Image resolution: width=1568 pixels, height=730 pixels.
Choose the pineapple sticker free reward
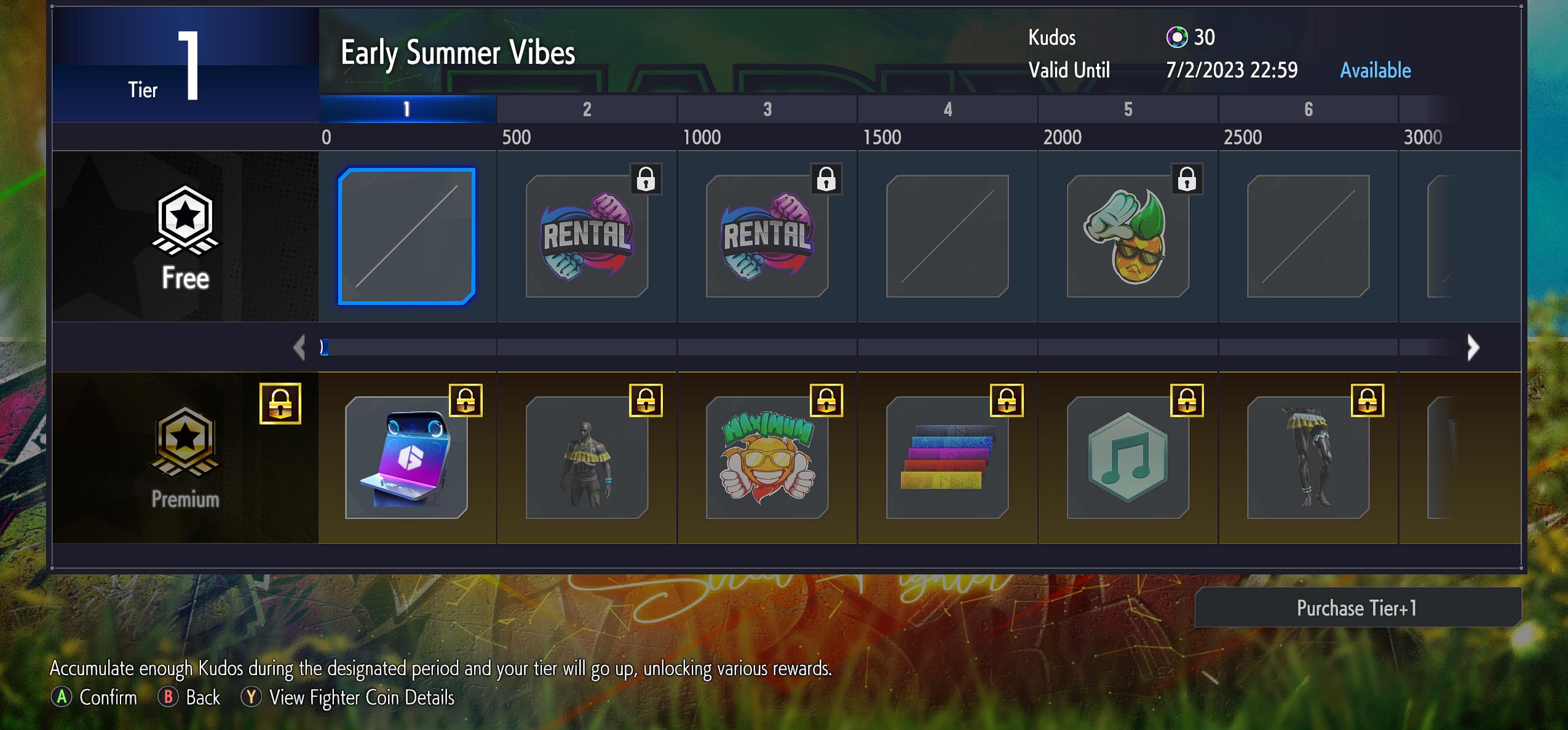[x=1128, y=236]
